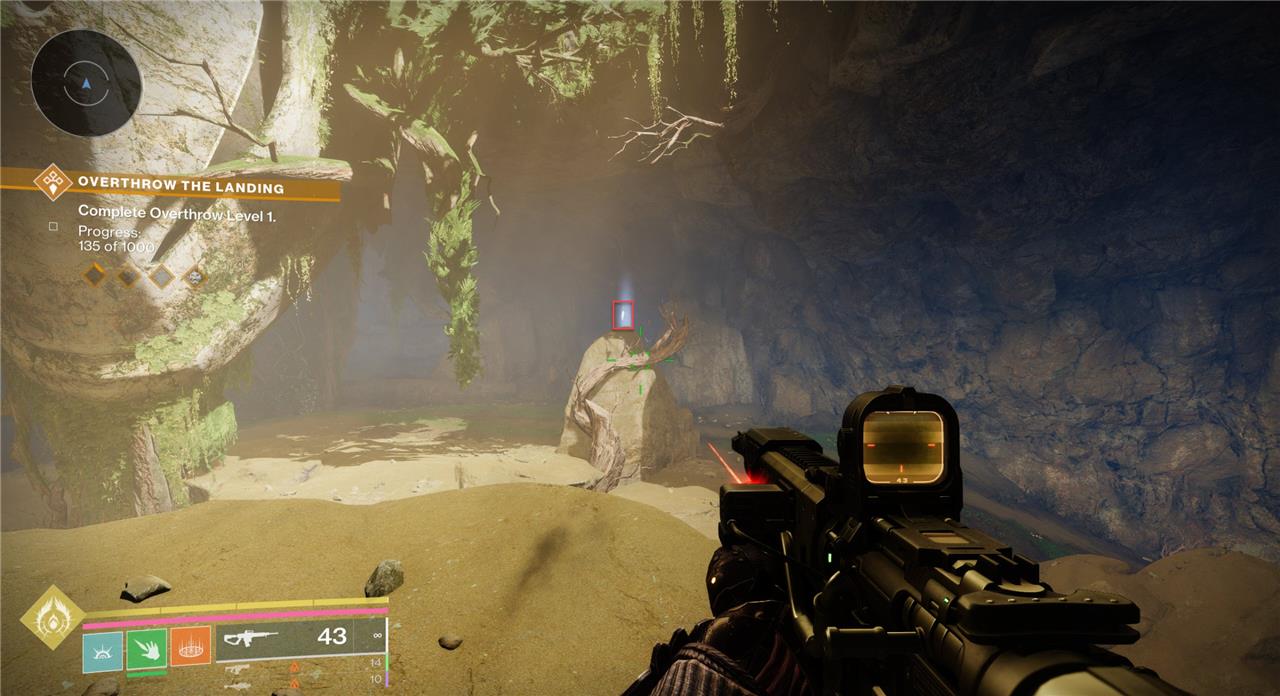Trigger the green hand melee ability
Screen dimensions: 1280x696
point(146,648)
